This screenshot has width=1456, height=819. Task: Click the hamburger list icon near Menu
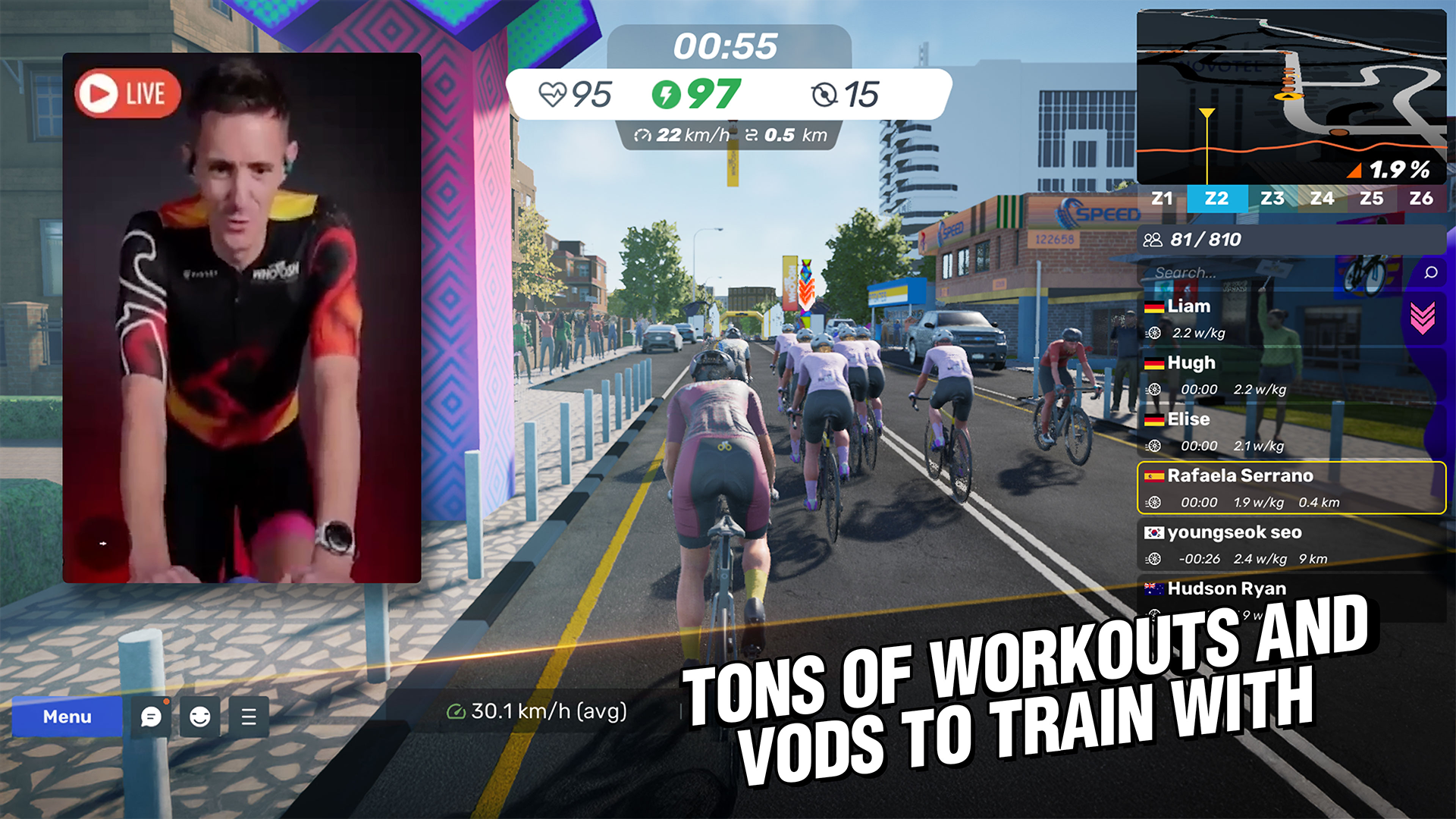coord(247,717)
